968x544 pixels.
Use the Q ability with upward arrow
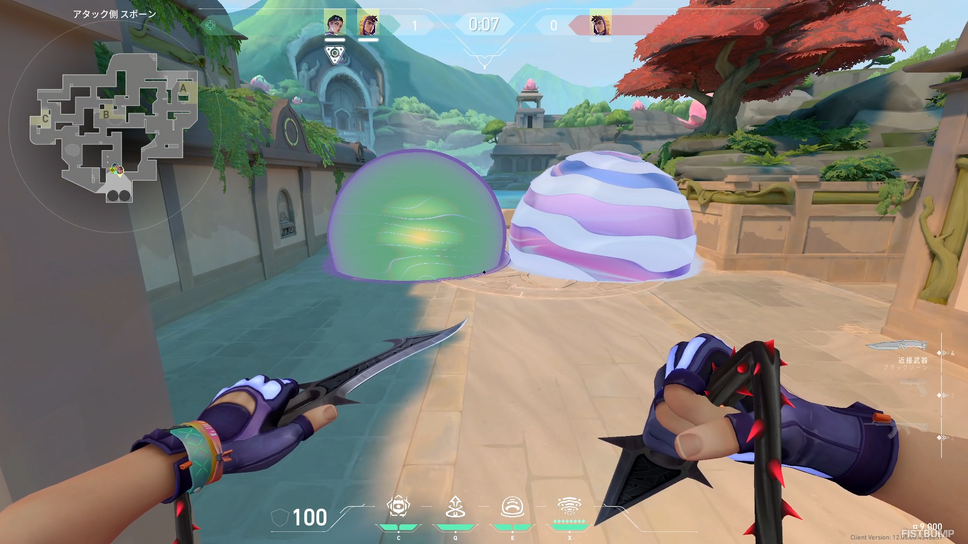pyautogui.click(x=455, y=506)
